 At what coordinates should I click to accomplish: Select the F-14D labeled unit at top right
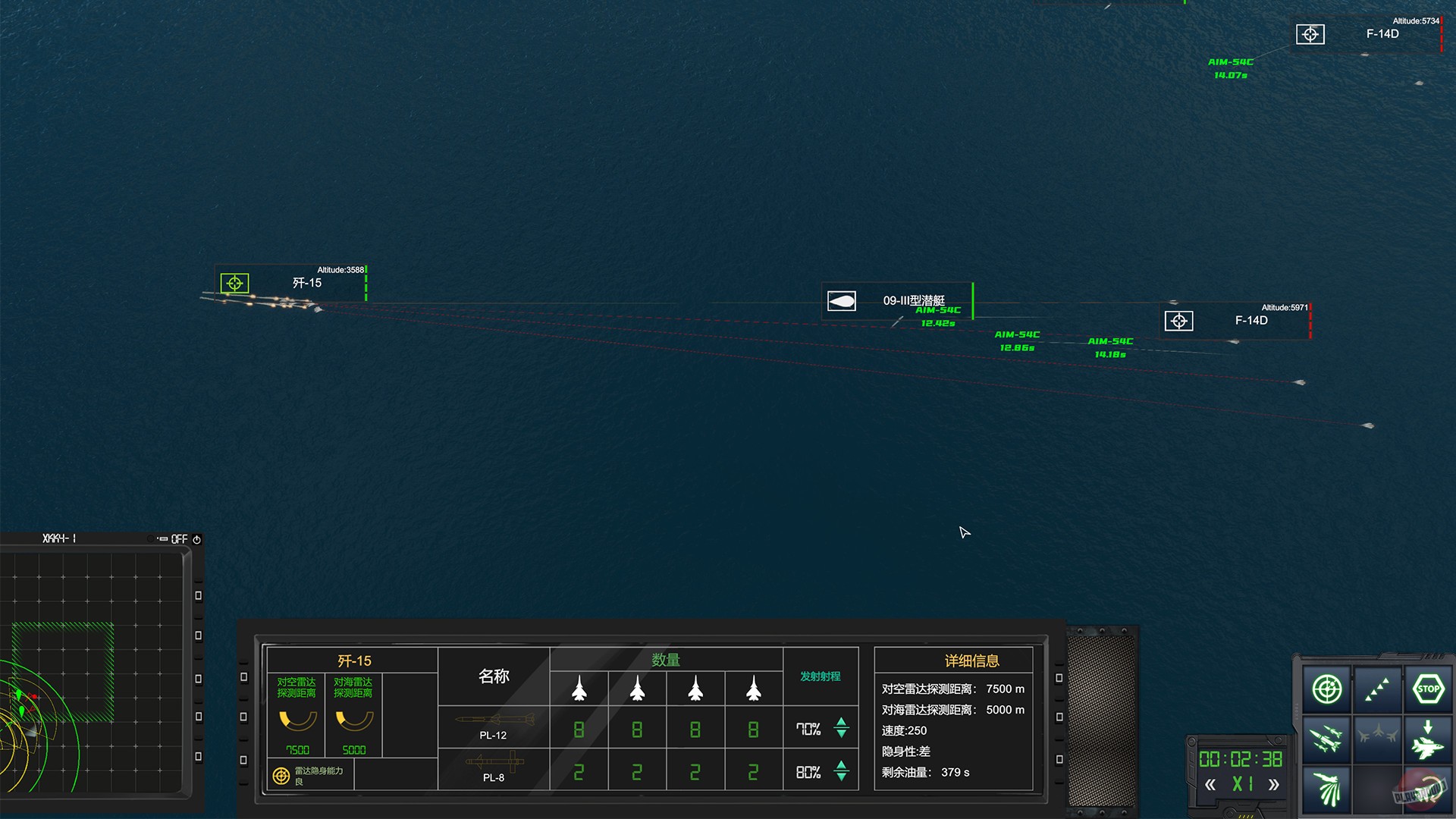(x=1384, y=34)
